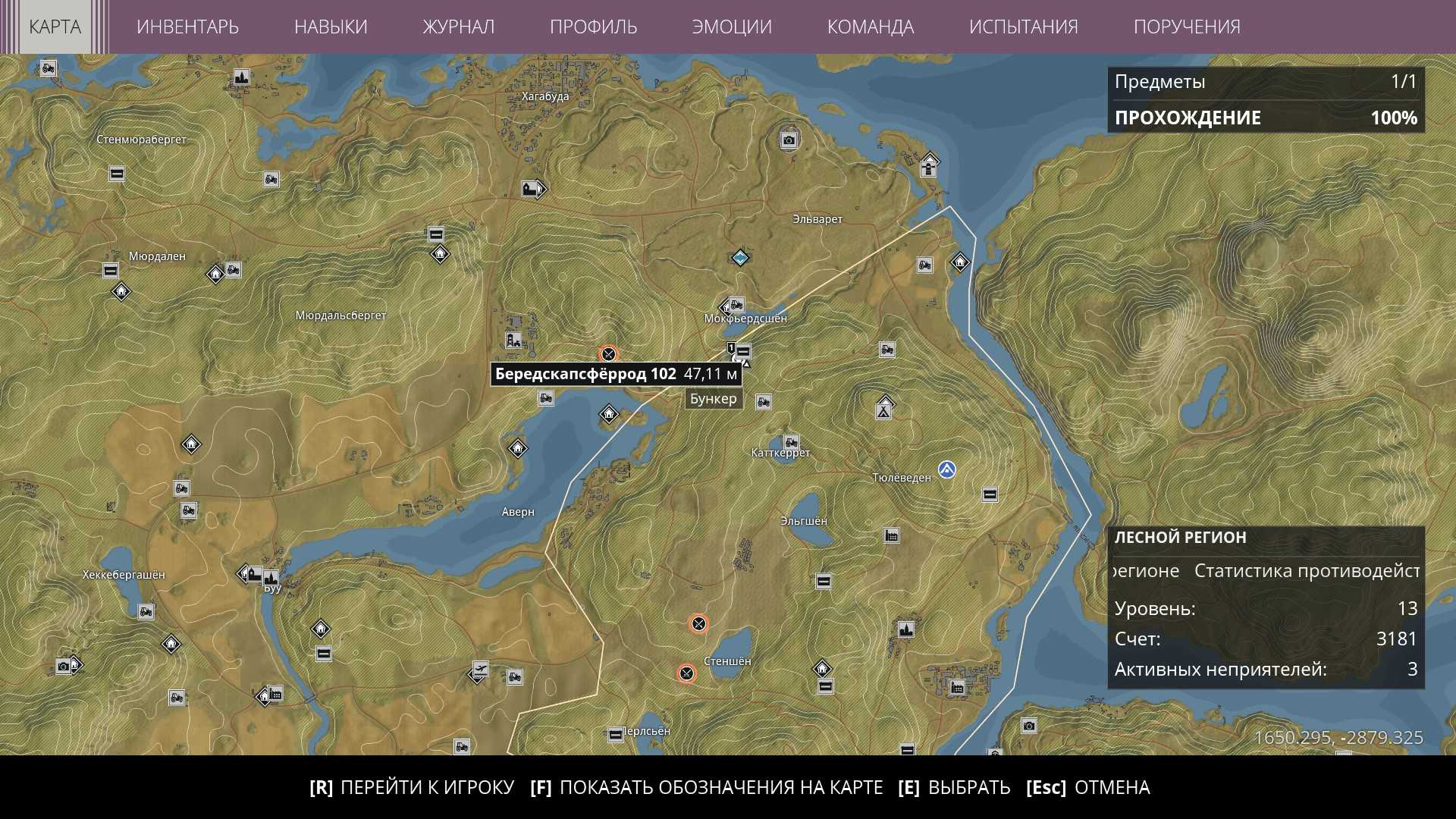
Task: Click the tent campsite marker
Action: click(884, 408)
